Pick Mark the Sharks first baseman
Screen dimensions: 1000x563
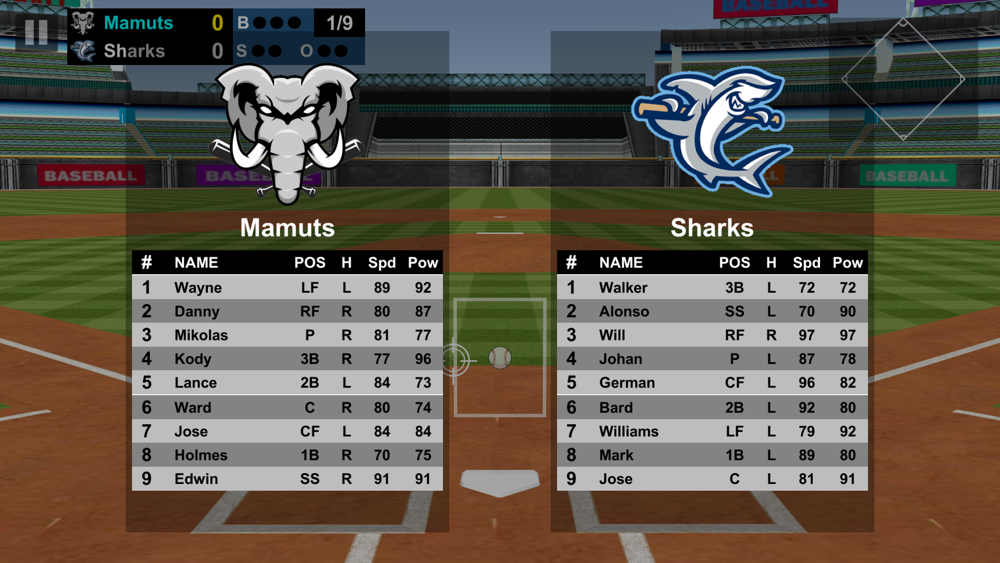coord(712,455)
